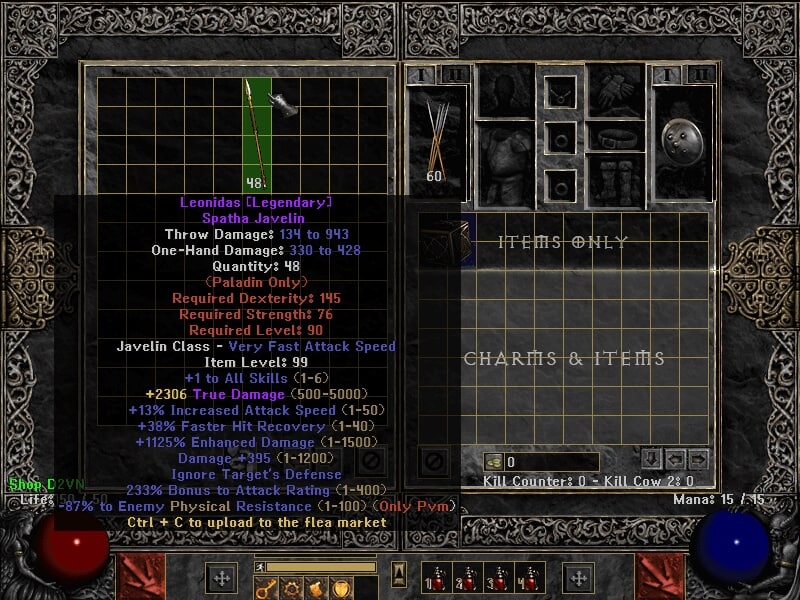Open the left-mouse skill selector
800x600 pixels.
[221, 578]
